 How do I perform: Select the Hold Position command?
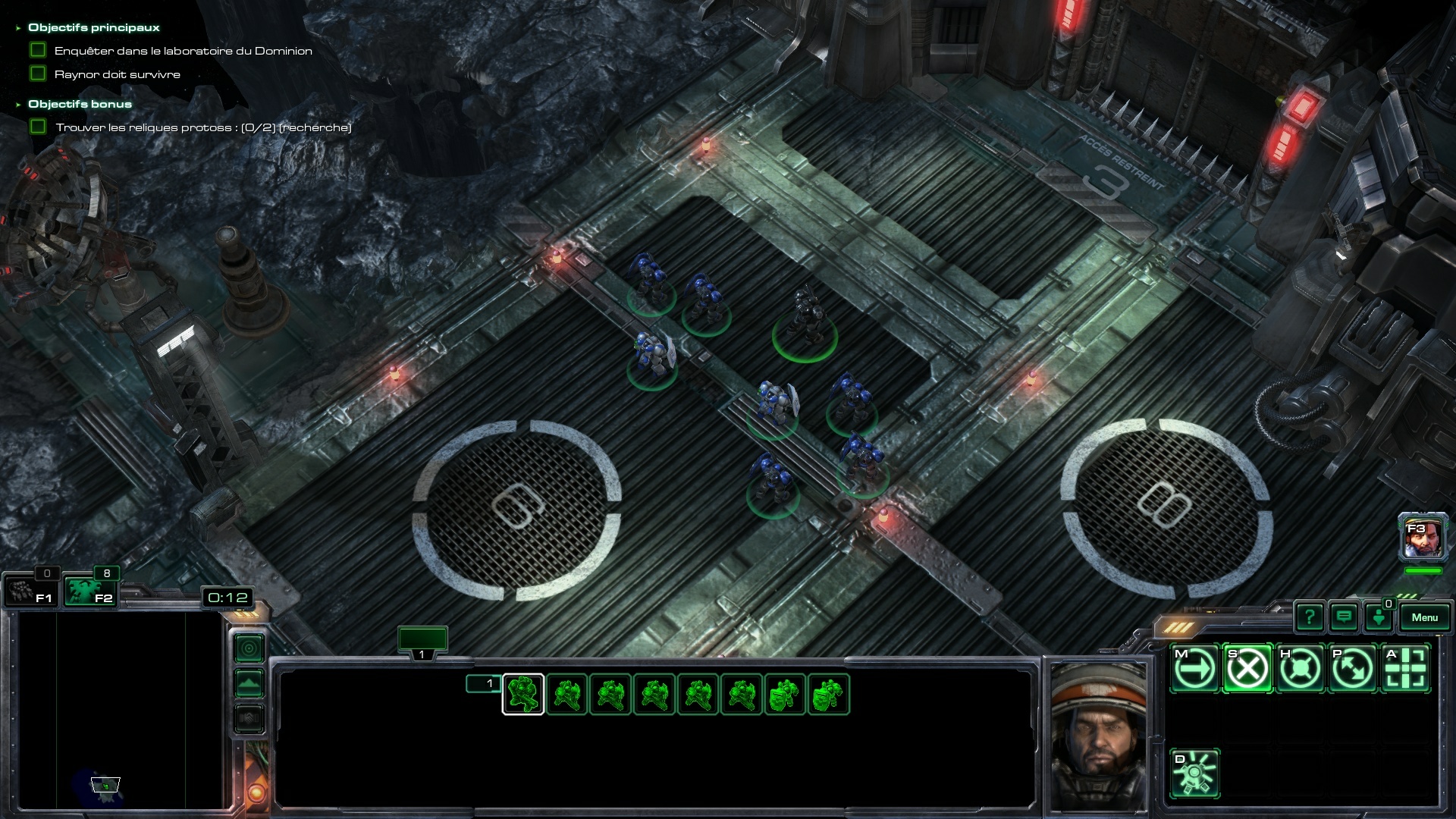pos(1301,669)
